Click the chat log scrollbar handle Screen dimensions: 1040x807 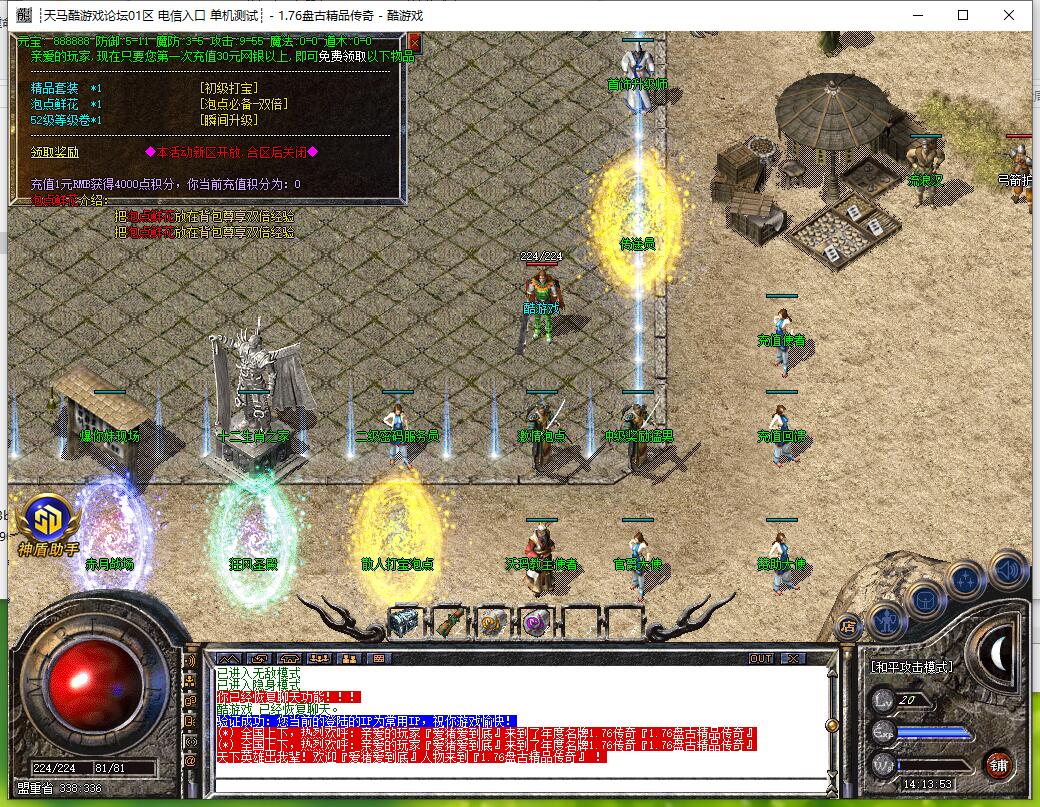[829, 725]
